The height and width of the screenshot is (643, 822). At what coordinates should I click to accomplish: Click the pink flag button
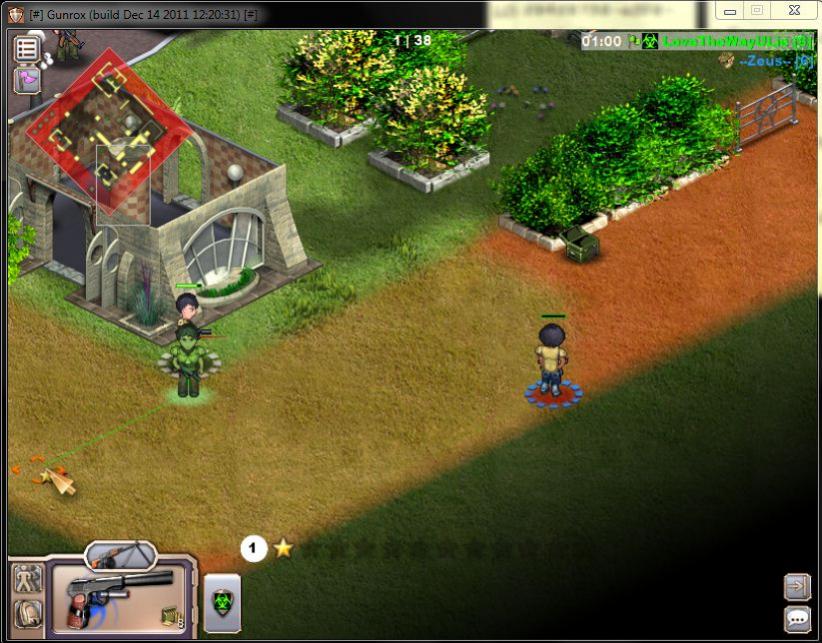point(27,79)
